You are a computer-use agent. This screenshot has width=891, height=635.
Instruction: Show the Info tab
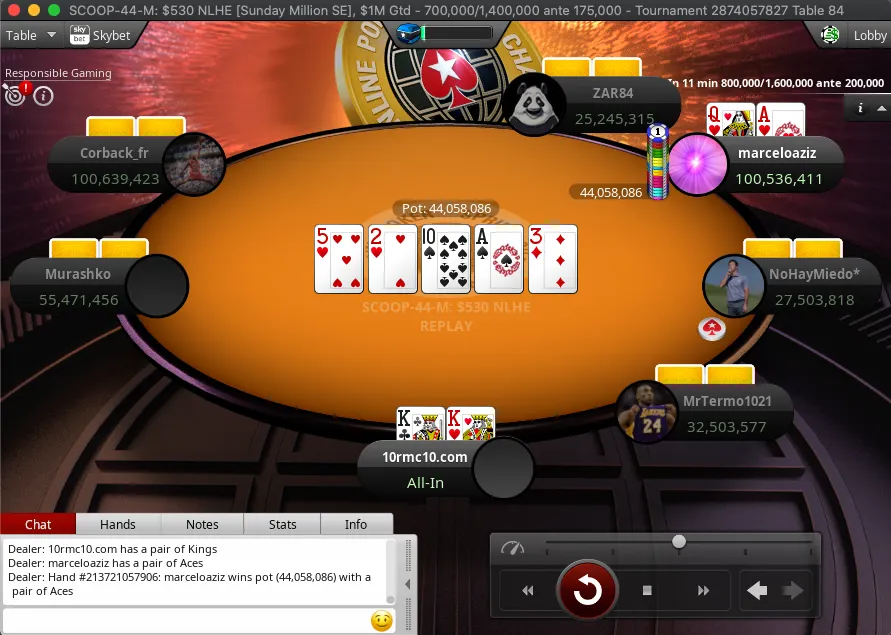(x=356, y=524)
